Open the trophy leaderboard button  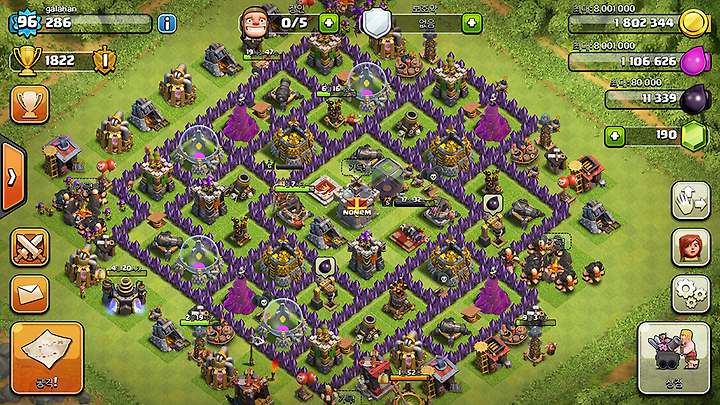(x=30, y=104)
